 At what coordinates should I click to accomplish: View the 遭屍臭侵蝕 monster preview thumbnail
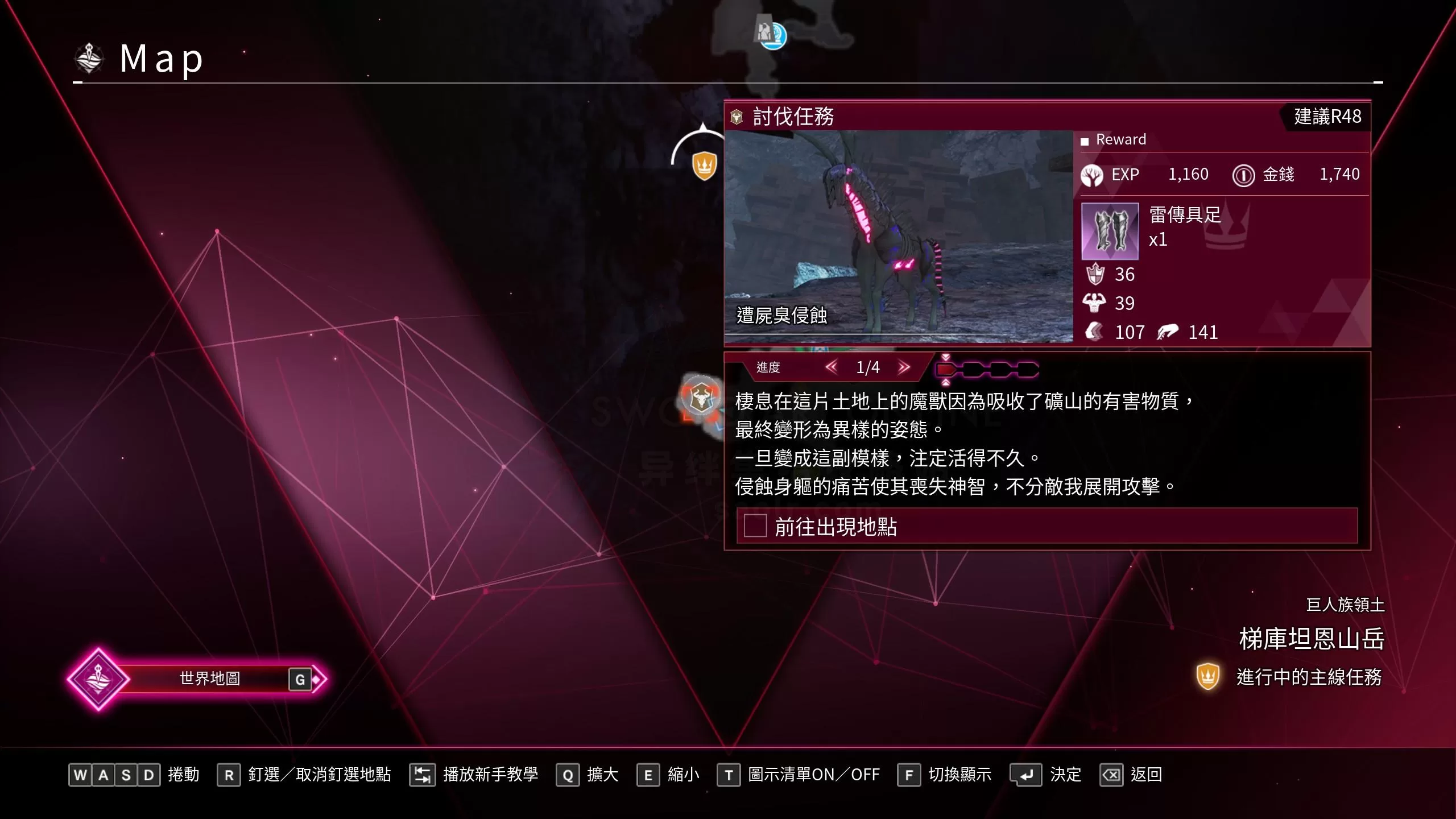(x=898, y=236)
